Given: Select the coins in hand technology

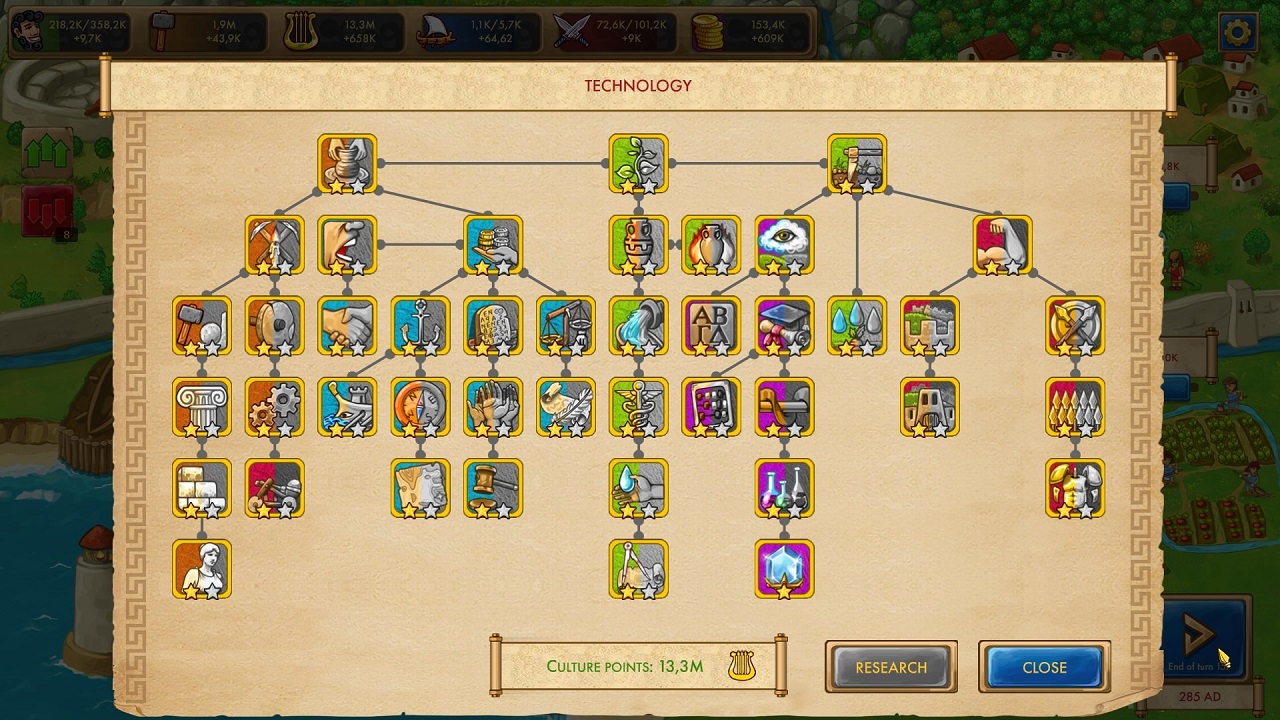Looking at the screenshot, I should 493,245.
